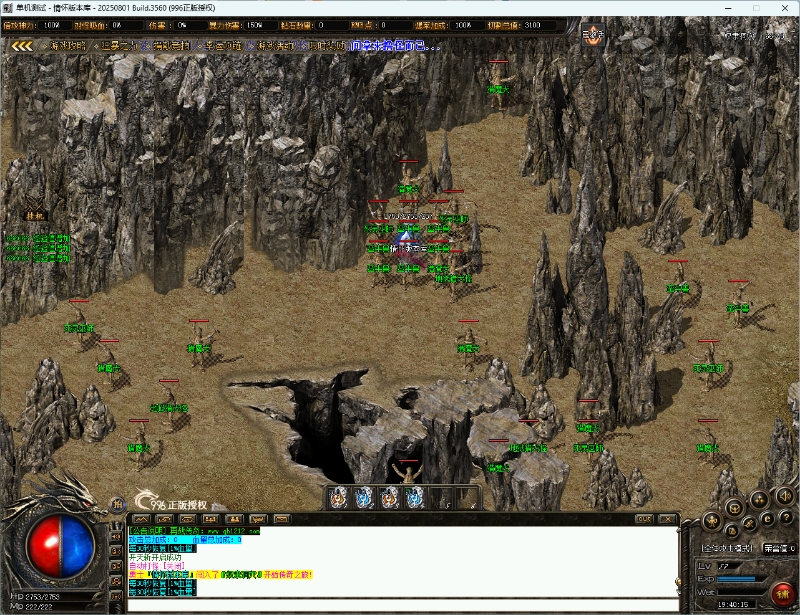Screen dimensions: 800x615
Task: Close the chat panel with X button
Action: click(668, 518)
